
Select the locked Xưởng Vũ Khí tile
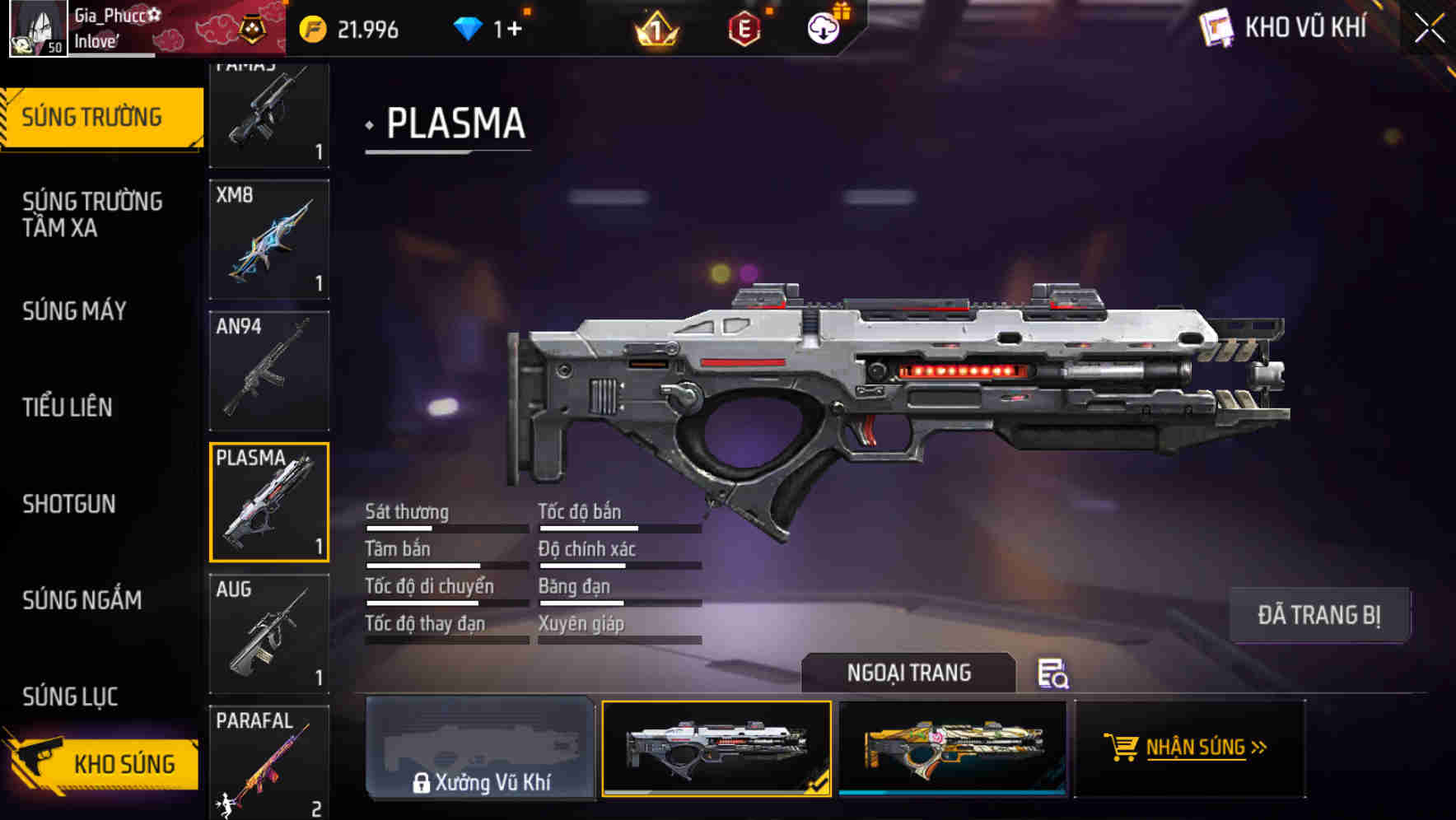480,748
